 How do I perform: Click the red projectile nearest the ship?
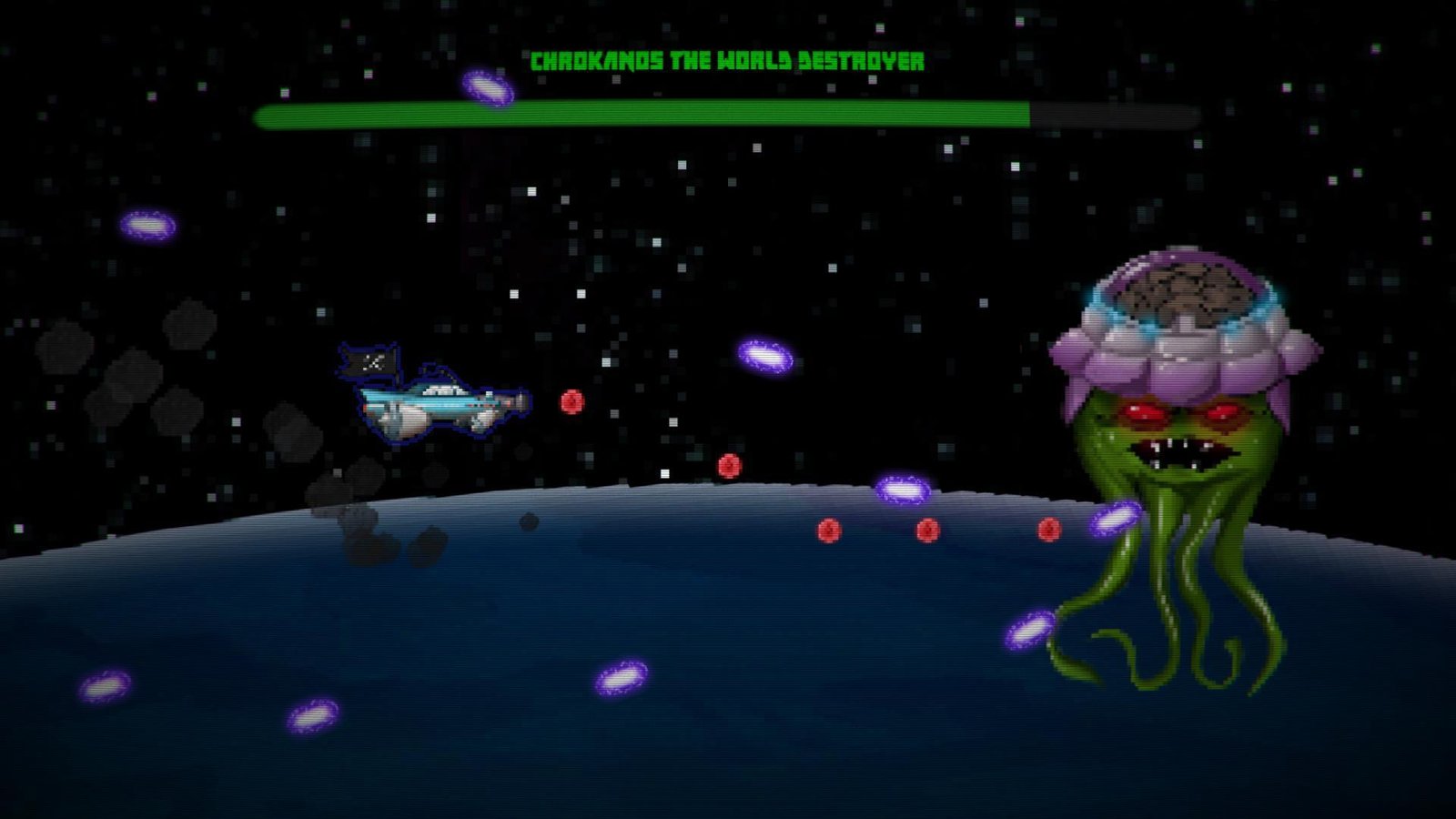pos(571,403)
